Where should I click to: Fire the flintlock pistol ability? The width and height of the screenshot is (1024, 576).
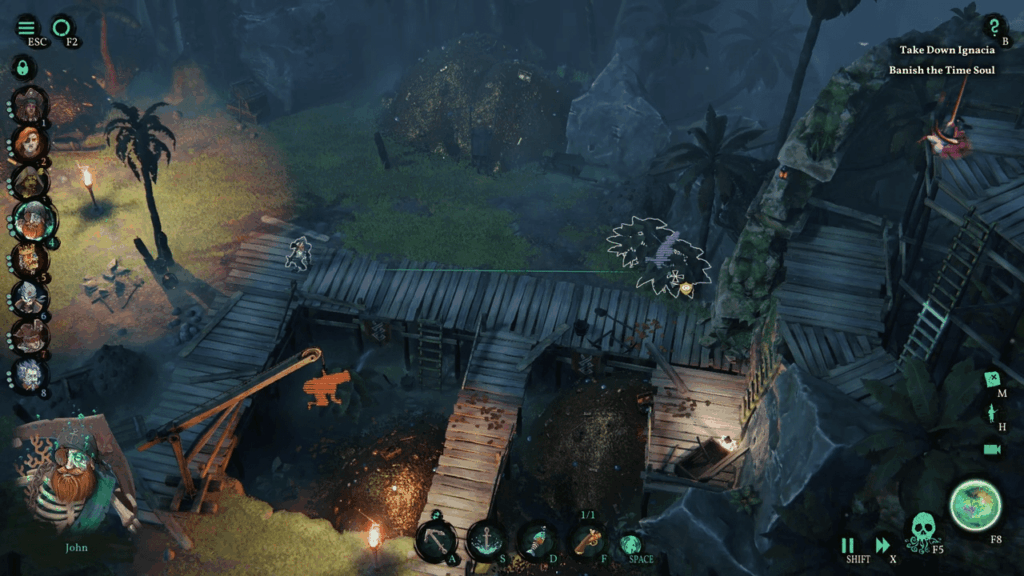[x=587, y=541]
